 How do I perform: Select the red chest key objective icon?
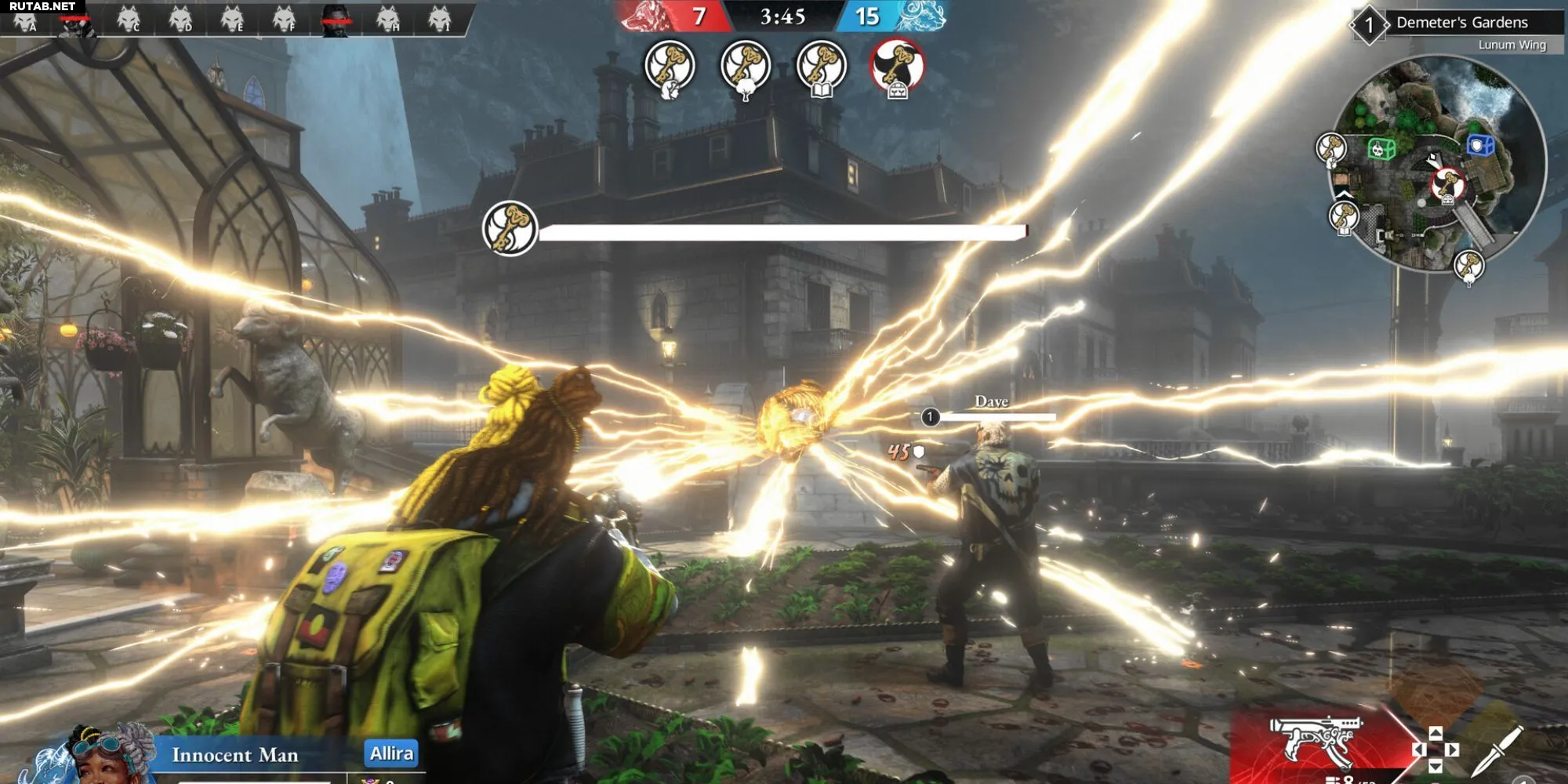(x=897, y=67)
